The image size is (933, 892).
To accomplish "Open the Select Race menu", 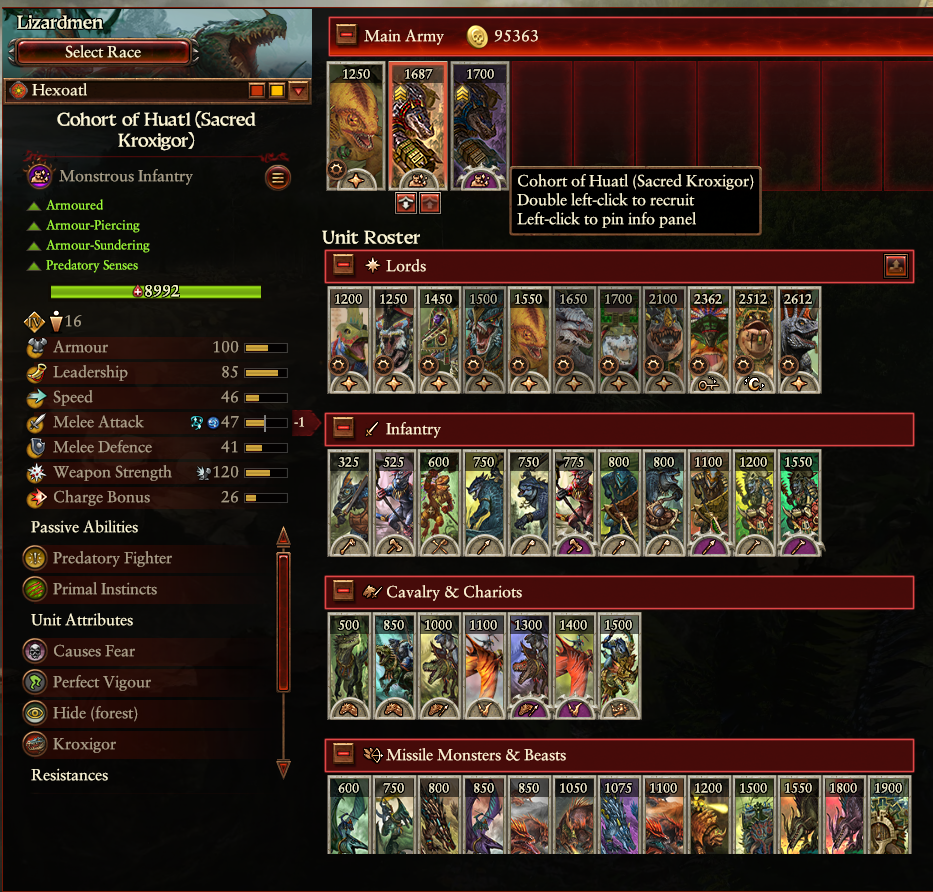I will tap(103, 52).
